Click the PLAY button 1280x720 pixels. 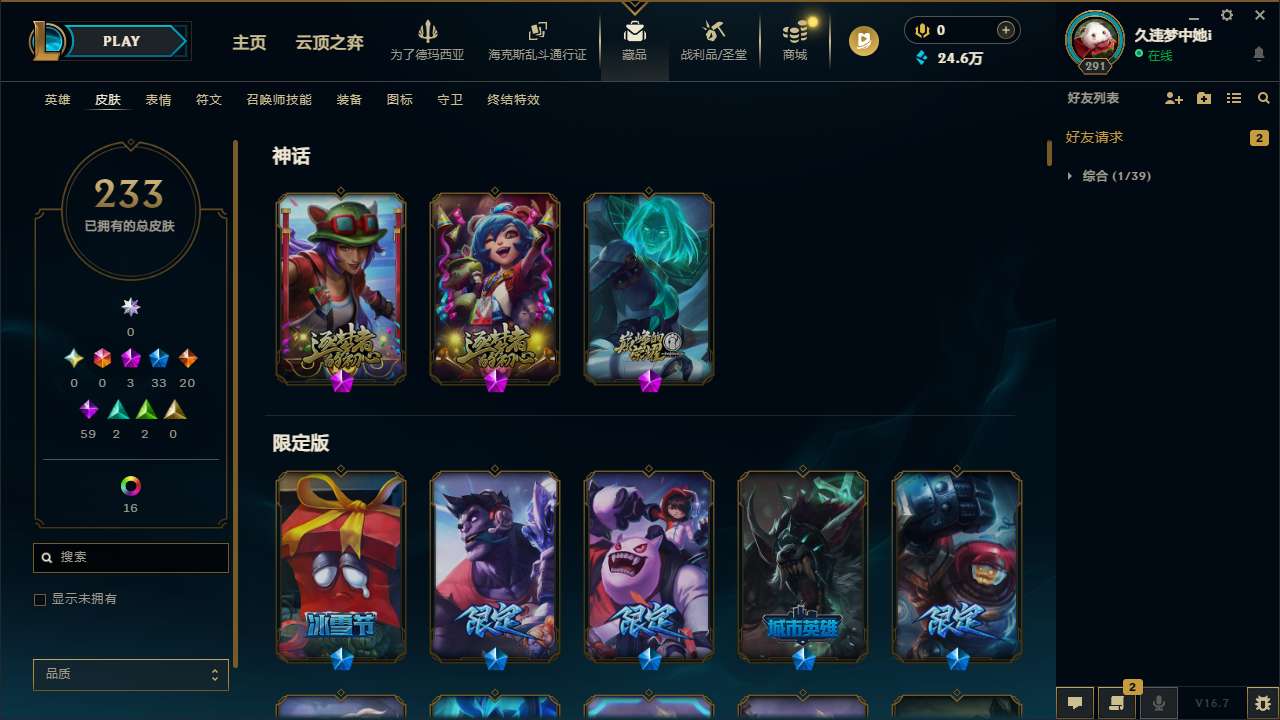pos(121,41)
